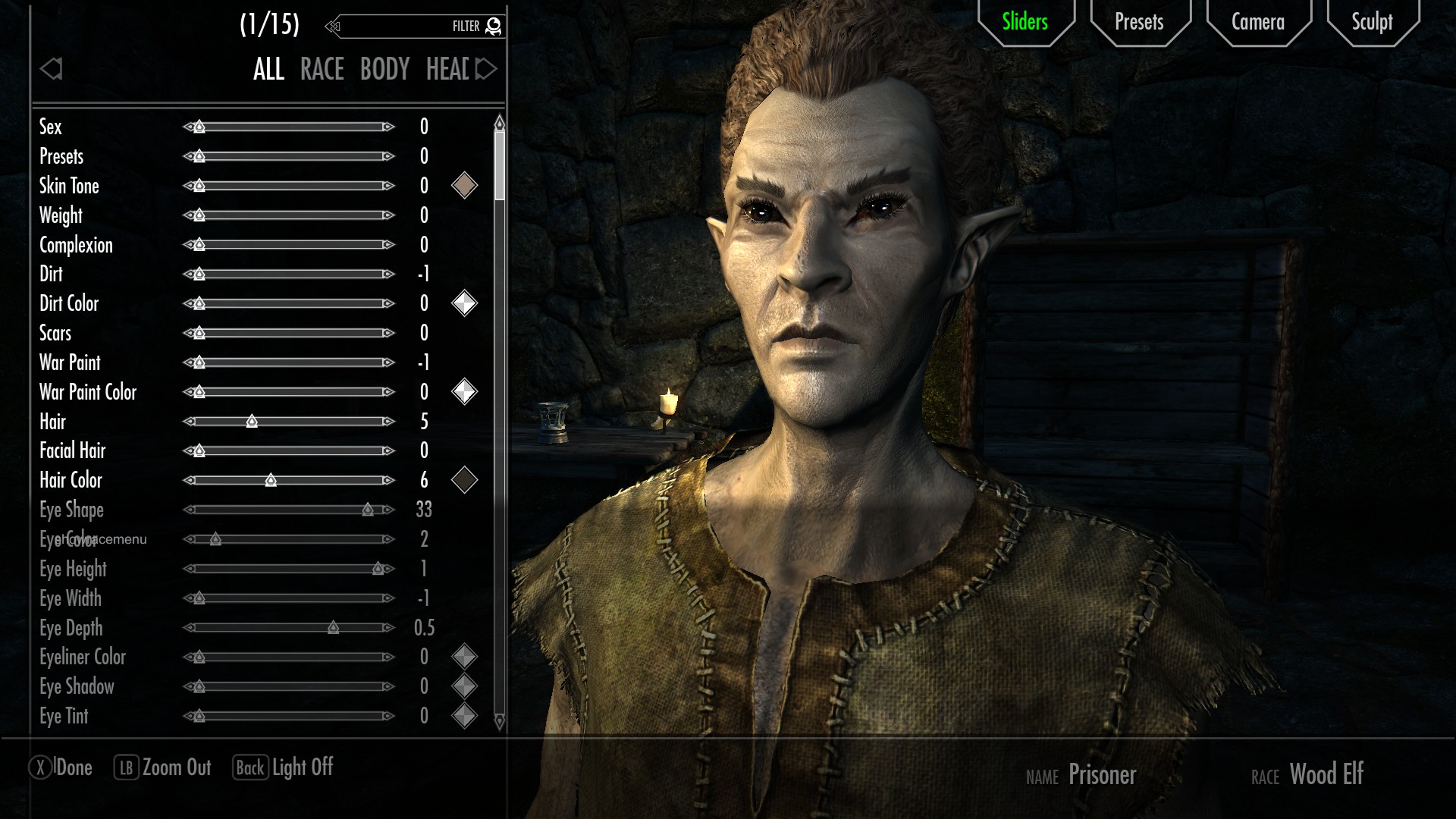The width and height of the screenshot is (1456, 819).
Task: Switch to the Presets tab
Action: [1139, 22]
